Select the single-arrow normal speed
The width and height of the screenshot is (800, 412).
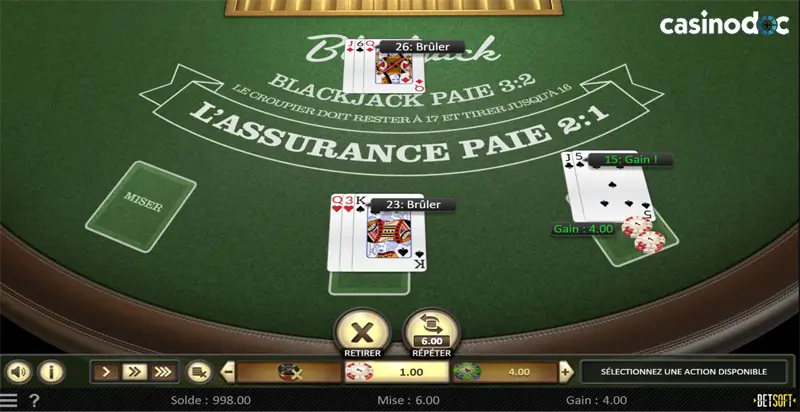click(107, 372)
